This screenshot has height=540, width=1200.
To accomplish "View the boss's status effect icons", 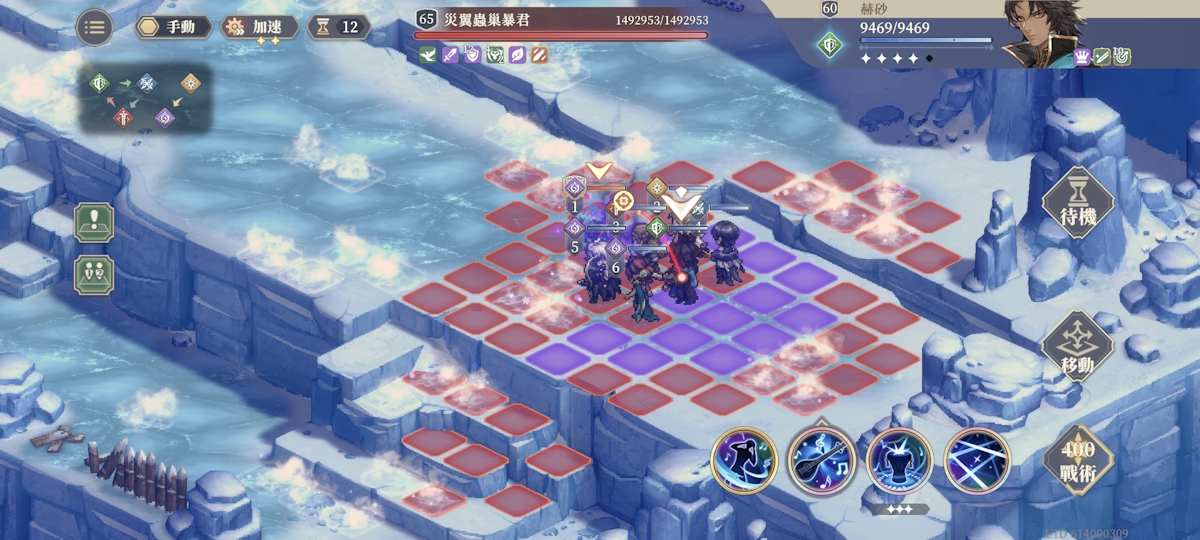I will click(483, 54).
